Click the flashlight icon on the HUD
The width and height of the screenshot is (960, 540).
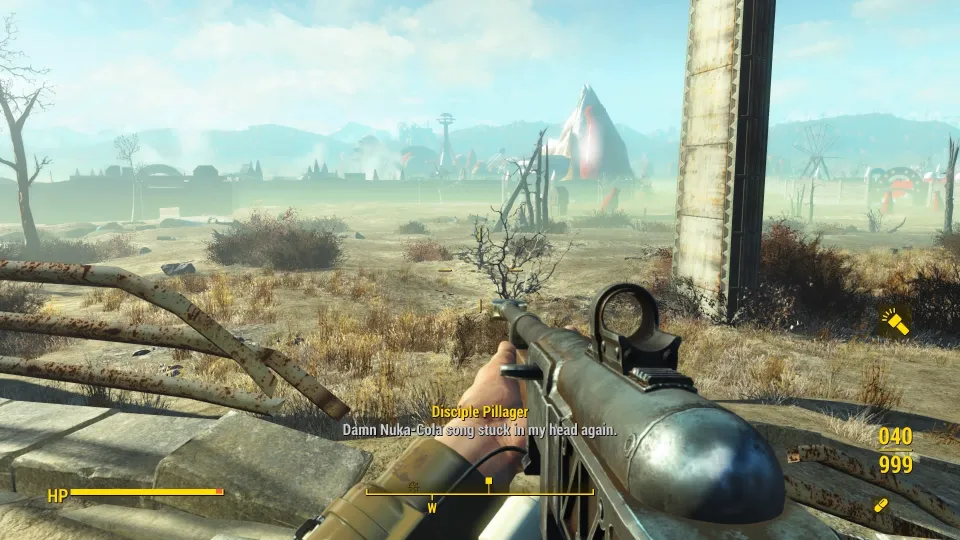[894, 321]
